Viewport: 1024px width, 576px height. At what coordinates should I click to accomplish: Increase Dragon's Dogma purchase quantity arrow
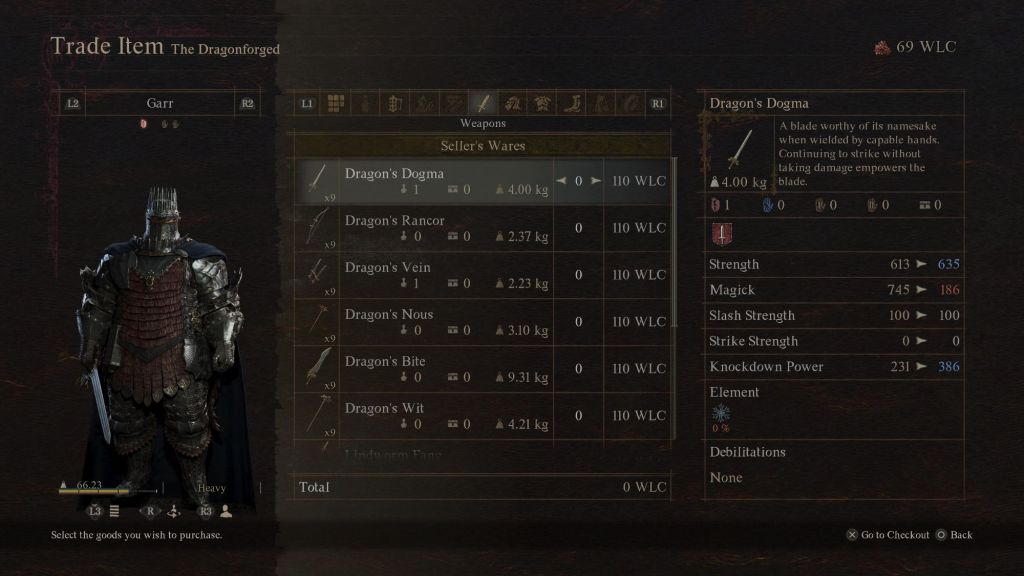[596, 181]
